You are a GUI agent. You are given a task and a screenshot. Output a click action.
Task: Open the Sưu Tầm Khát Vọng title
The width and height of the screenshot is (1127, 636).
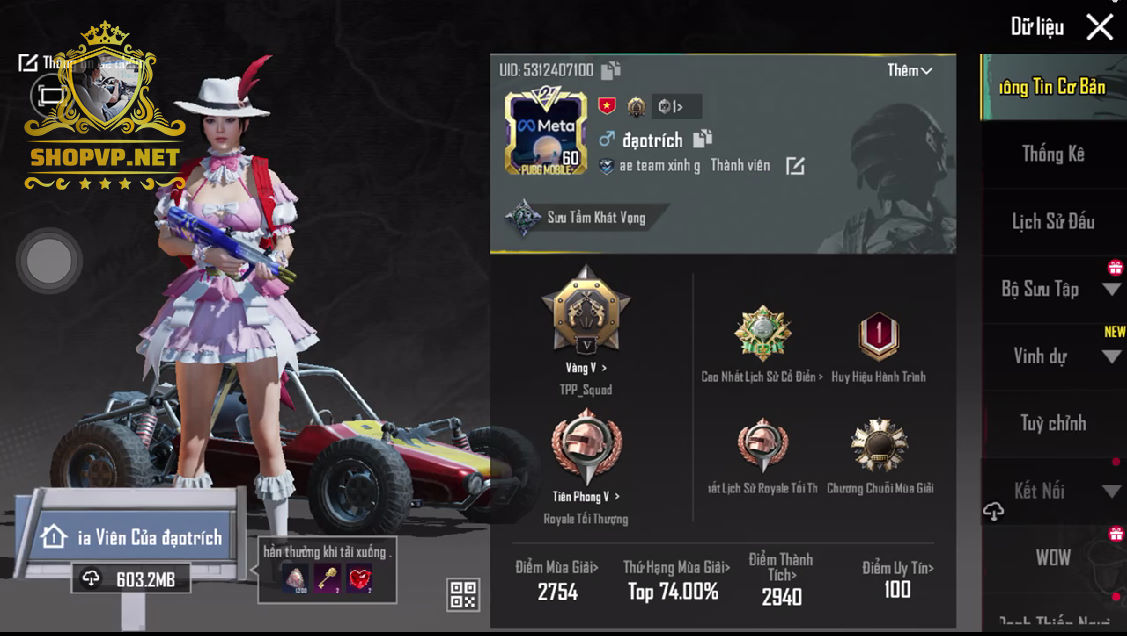pyautogui.click(x=581, y=217)
